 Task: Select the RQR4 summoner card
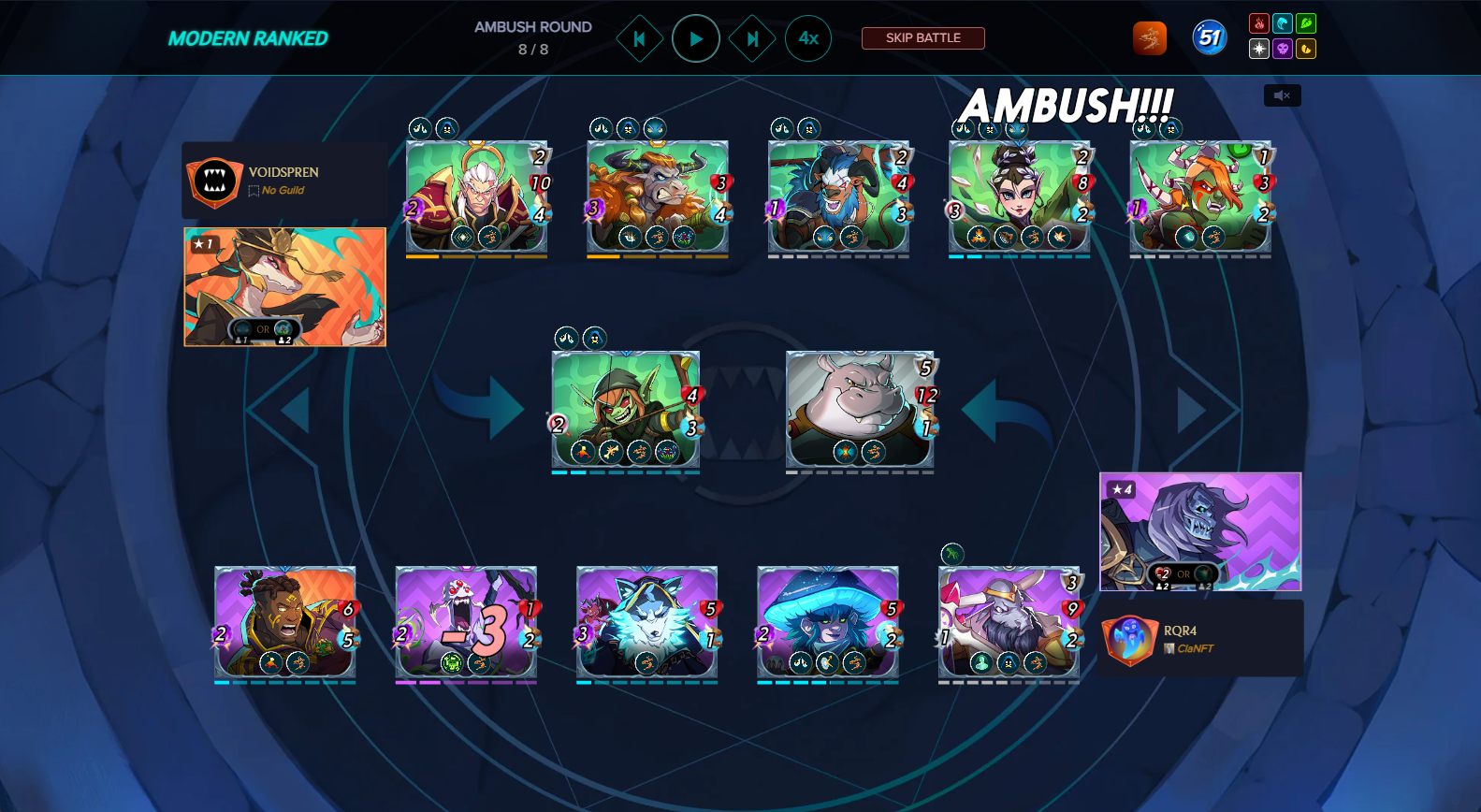click(1200, 531)
